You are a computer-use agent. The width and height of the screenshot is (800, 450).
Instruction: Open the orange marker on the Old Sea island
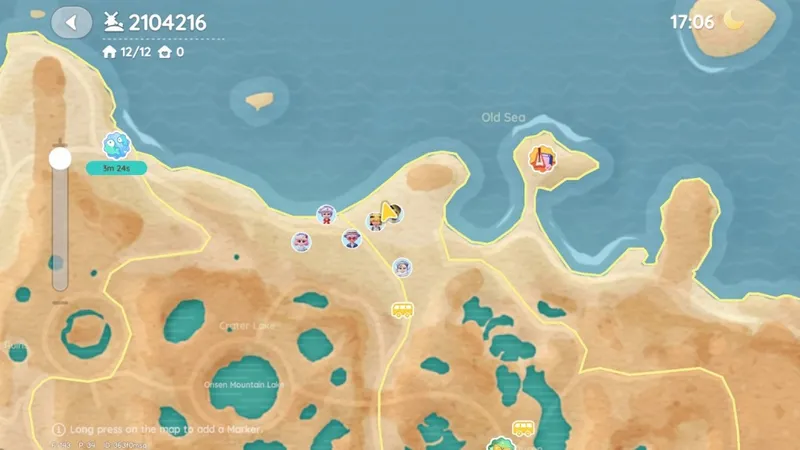[x=543, y=157]
